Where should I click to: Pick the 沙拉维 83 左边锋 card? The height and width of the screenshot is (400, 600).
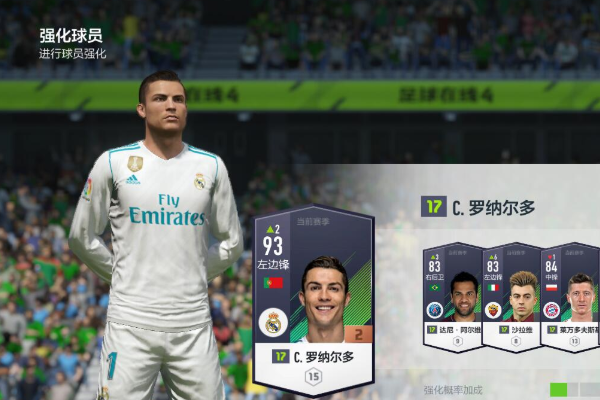pos(510,298)
